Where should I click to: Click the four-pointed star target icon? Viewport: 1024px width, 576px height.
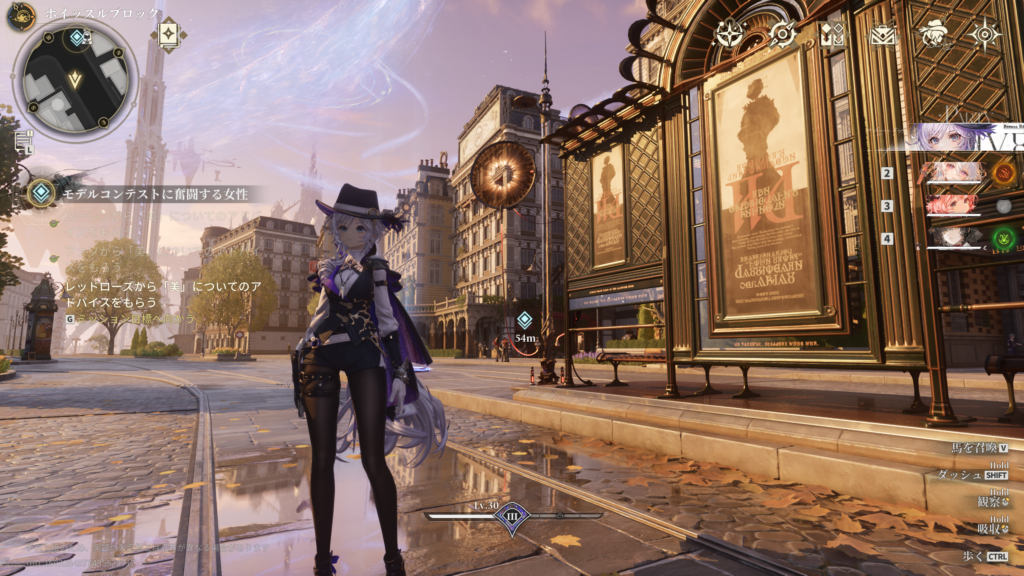986,34
